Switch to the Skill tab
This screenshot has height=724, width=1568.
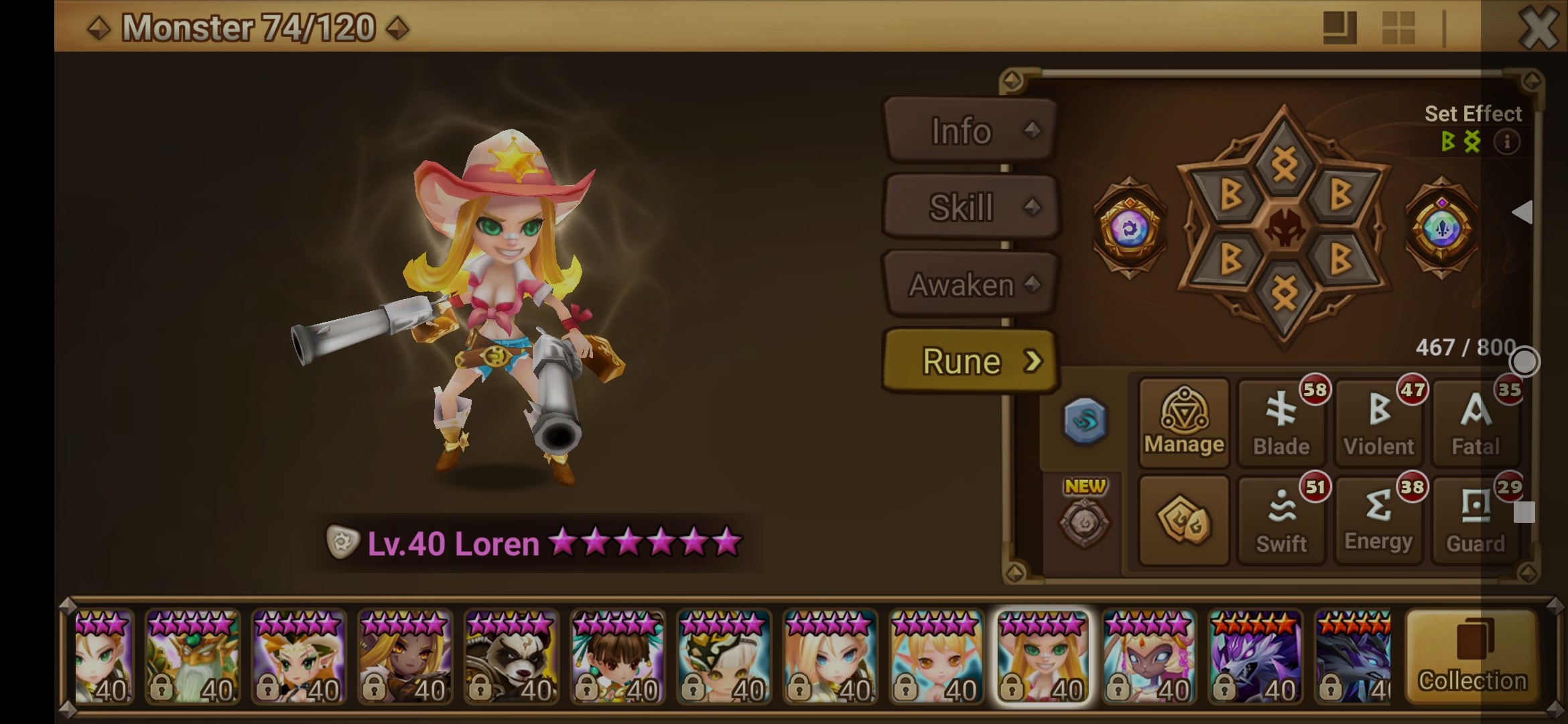point(970,207)
